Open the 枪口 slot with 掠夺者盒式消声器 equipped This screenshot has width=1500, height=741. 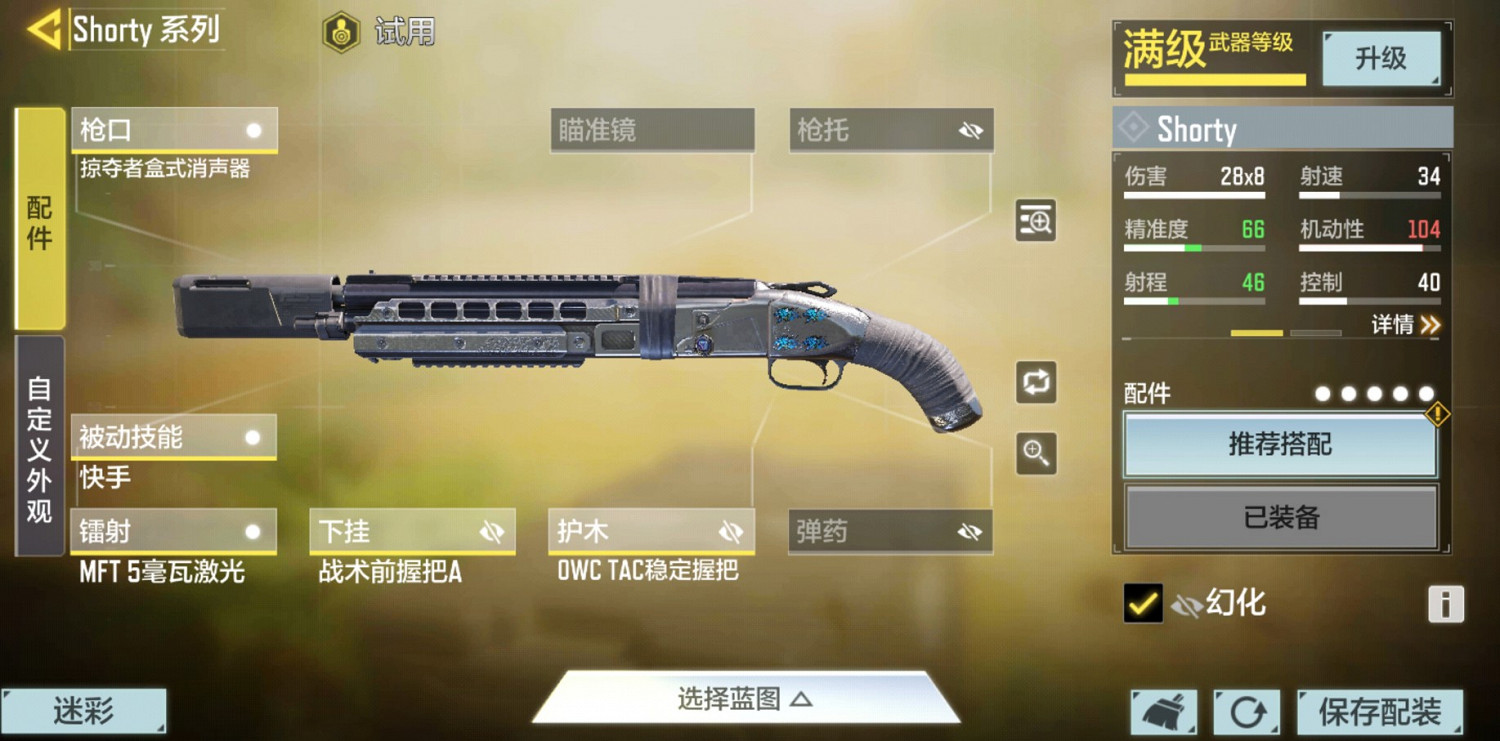tap(173, 129)
